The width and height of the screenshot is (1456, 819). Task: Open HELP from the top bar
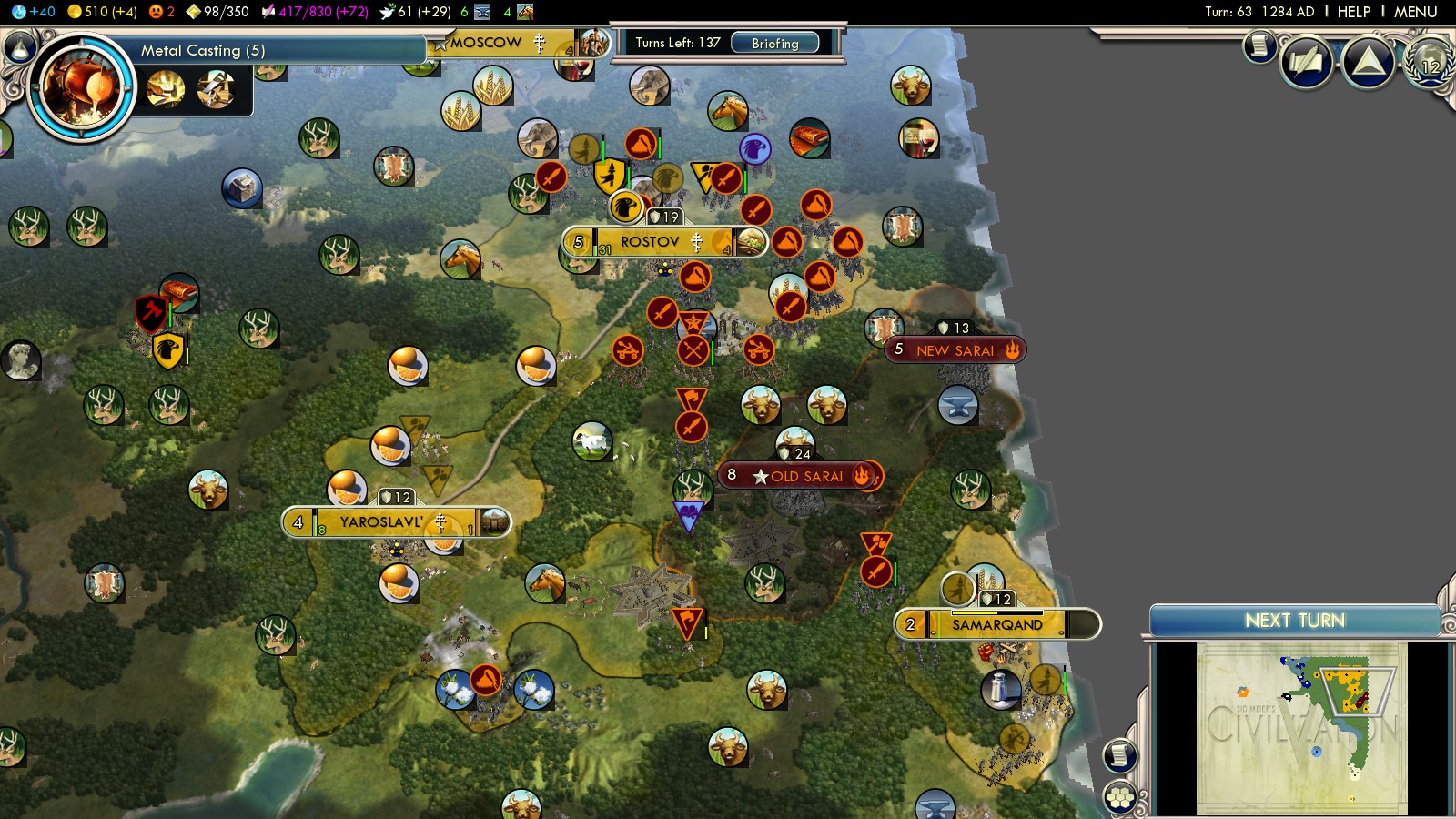1353,12
